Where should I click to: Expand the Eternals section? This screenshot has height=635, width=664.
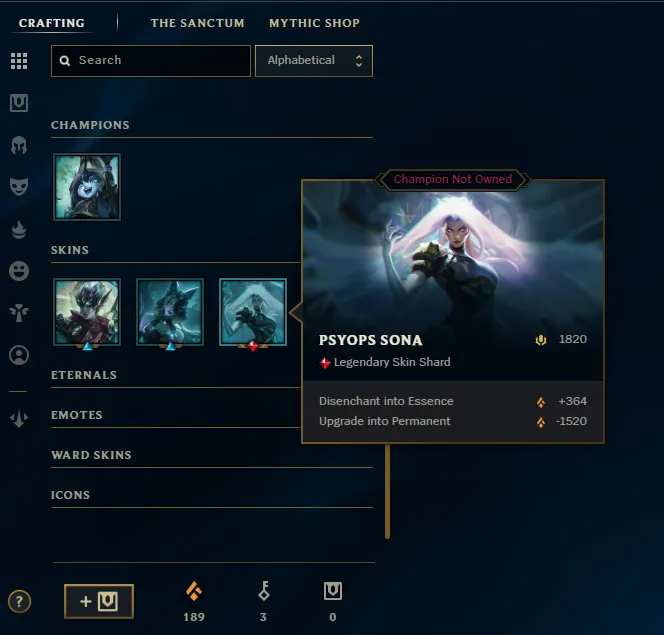tap(84, 375)
